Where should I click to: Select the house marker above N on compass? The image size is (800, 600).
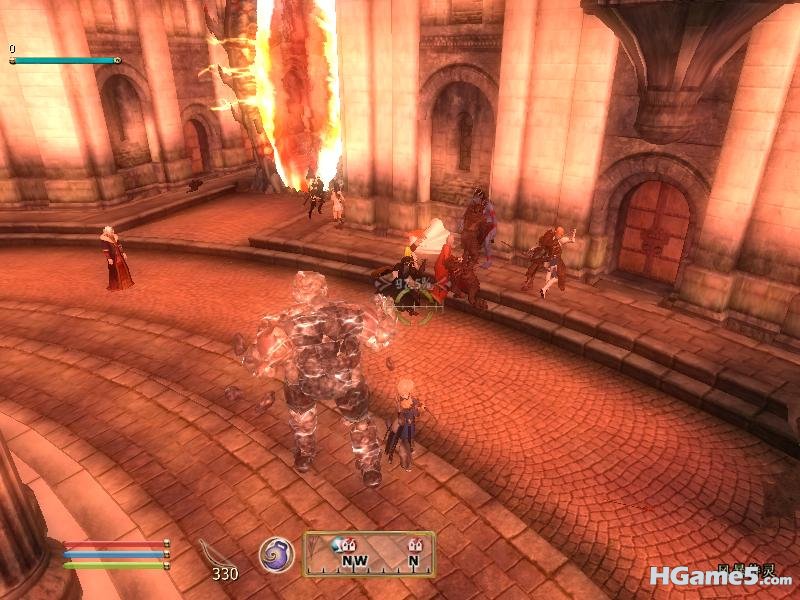(414, 545)
